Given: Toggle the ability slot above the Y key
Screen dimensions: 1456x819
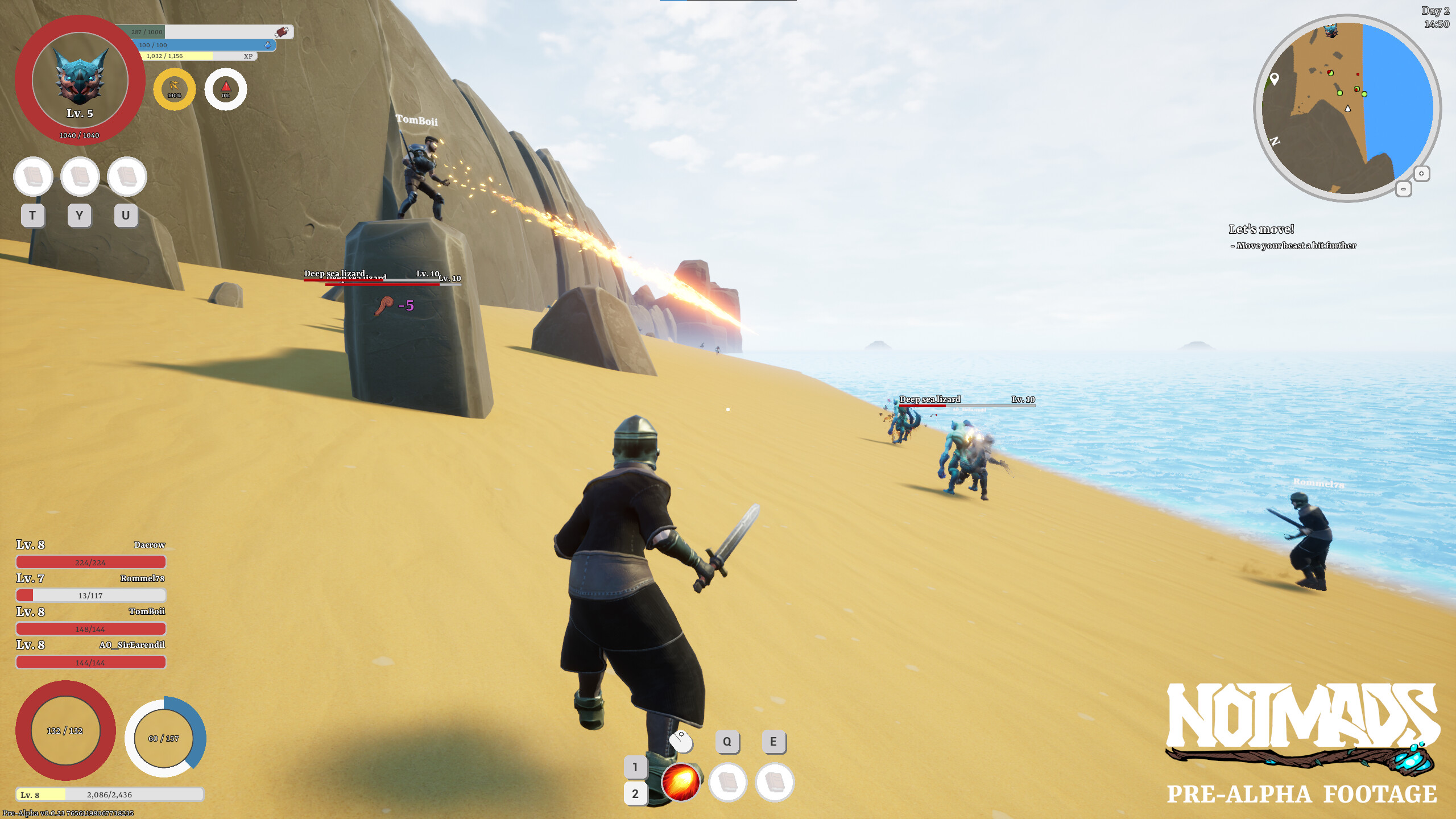Looking at the screenshot, I should [x=80, y=177].
